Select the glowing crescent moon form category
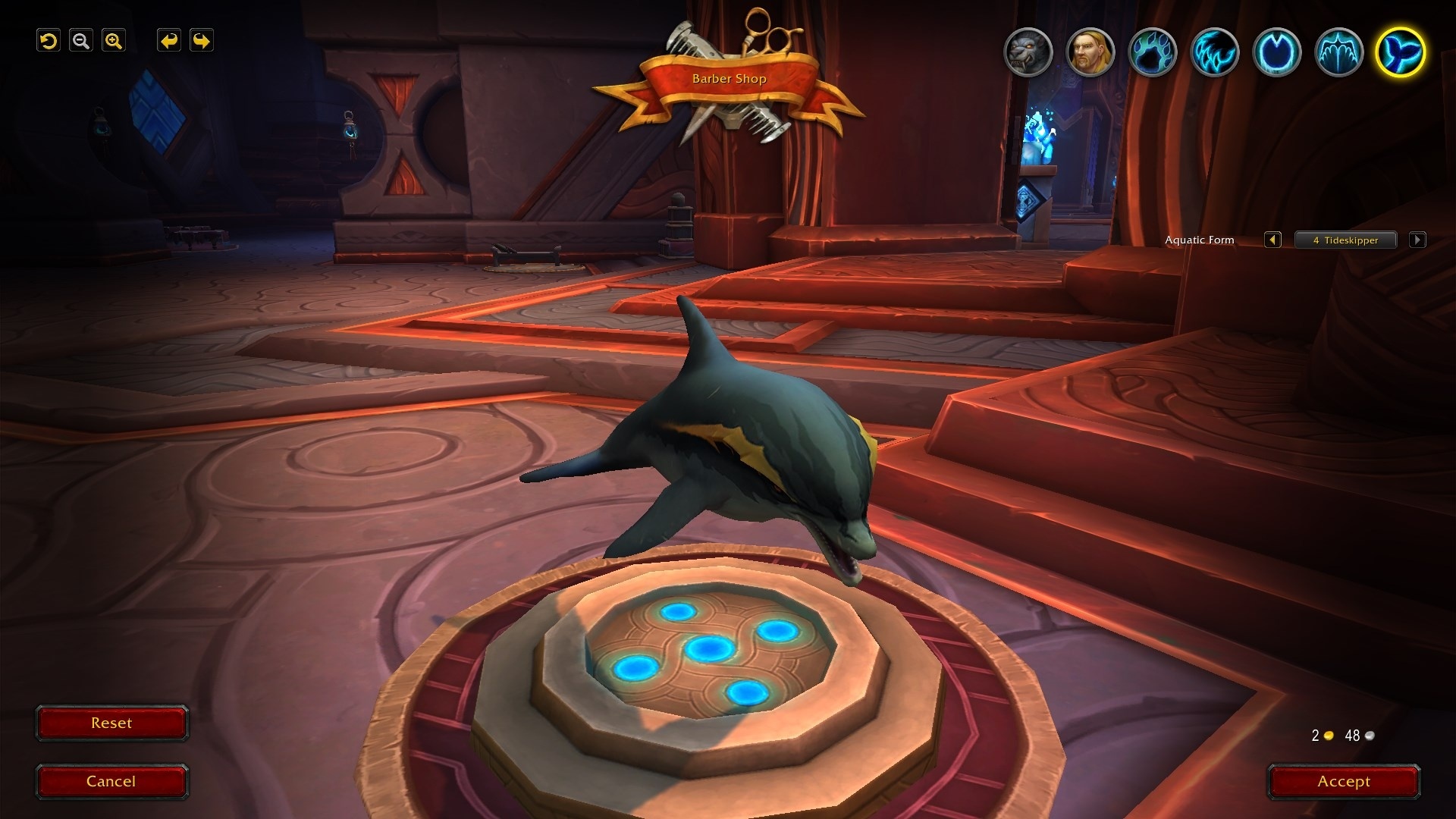 coord(1277,52)
